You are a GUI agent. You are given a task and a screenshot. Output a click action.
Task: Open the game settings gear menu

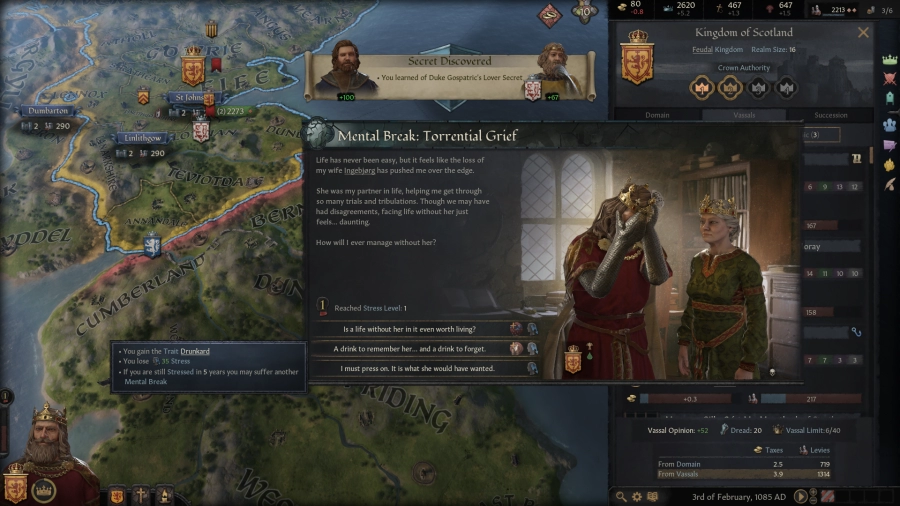pyautogui.click(x=637, y=496)
